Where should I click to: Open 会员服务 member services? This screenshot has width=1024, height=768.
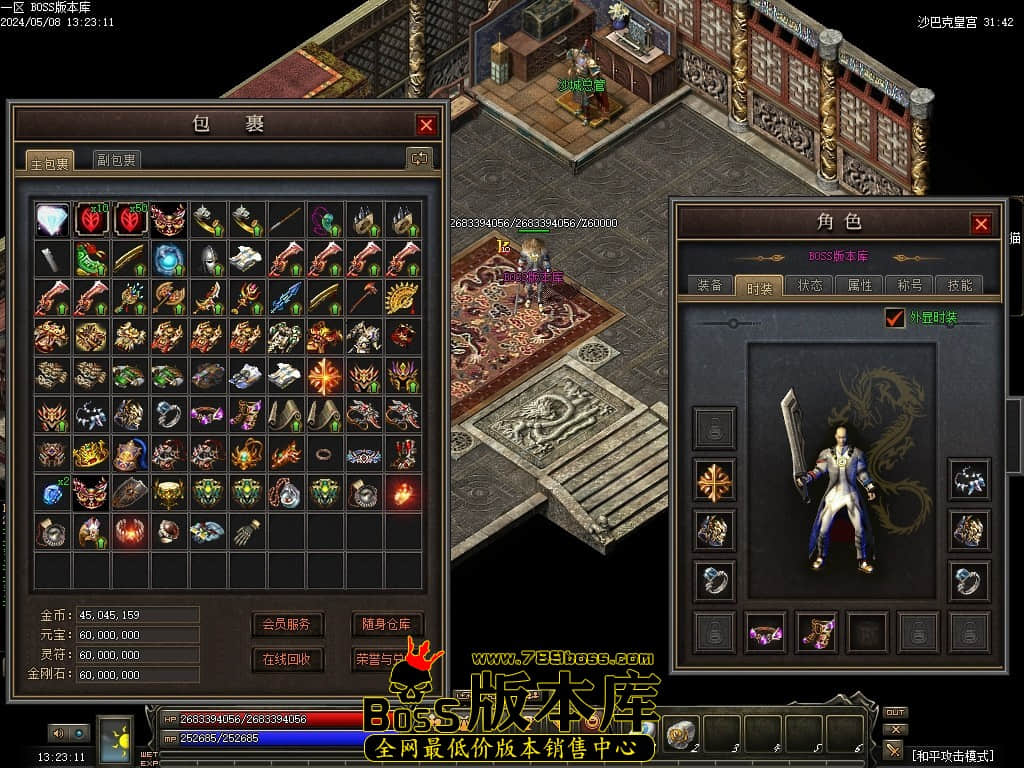click(287, 625)
